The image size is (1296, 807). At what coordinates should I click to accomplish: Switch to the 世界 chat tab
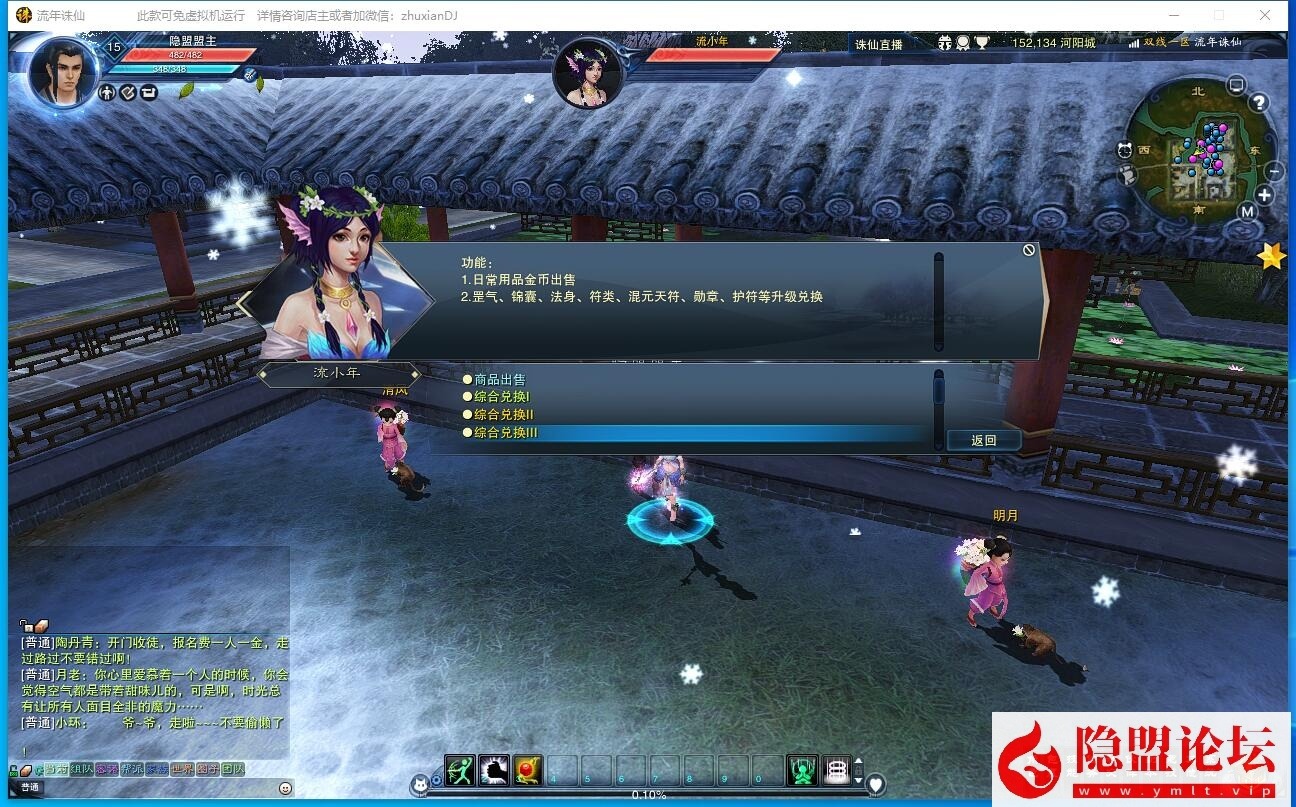click(183, 770)
